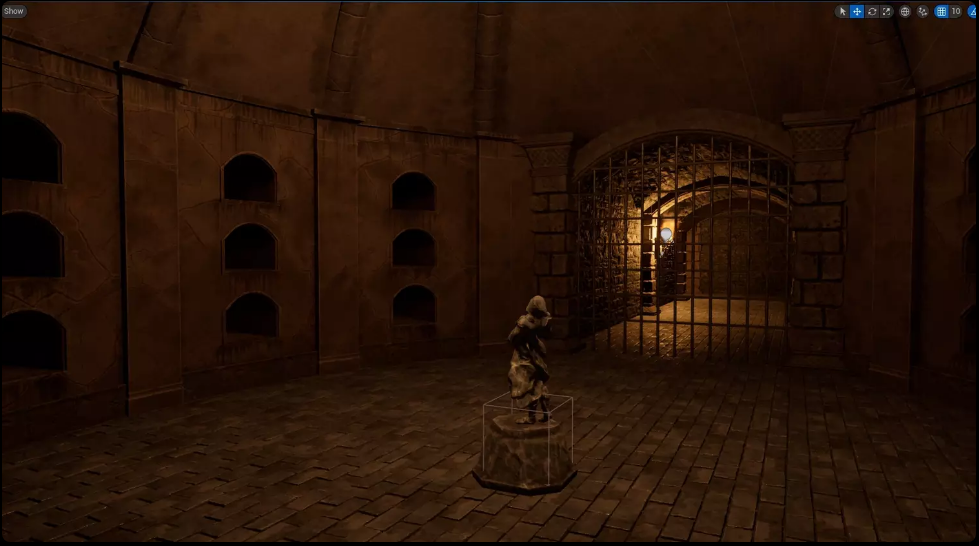Open the grid snap size value 10
Screen dimensions: 979x546
pyautogui.click(x=956, y=11)
